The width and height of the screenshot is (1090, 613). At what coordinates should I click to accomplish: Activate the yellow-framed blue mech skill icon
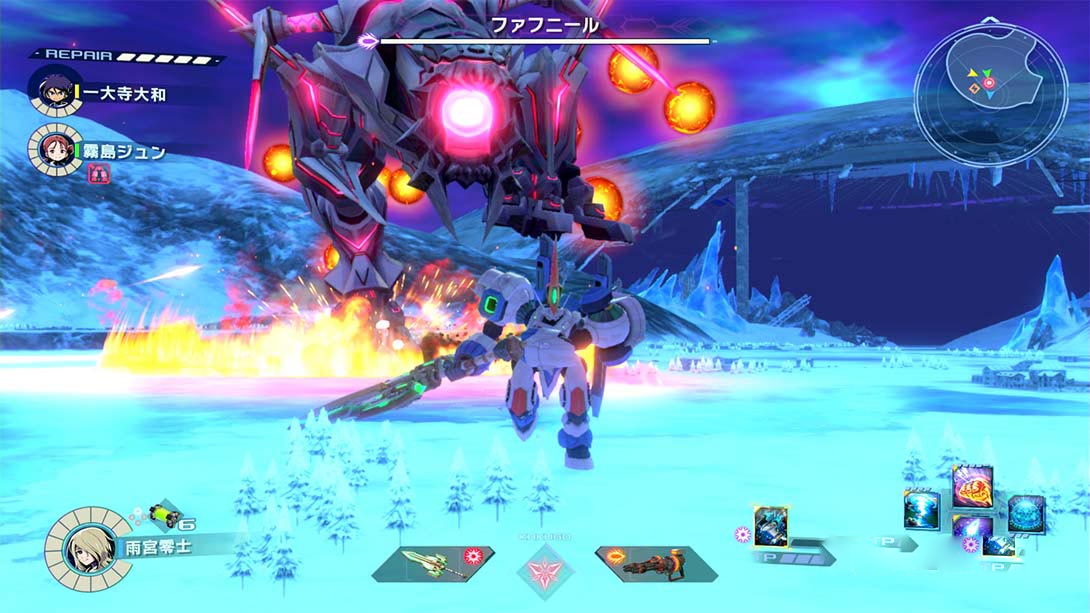[771, 526]
